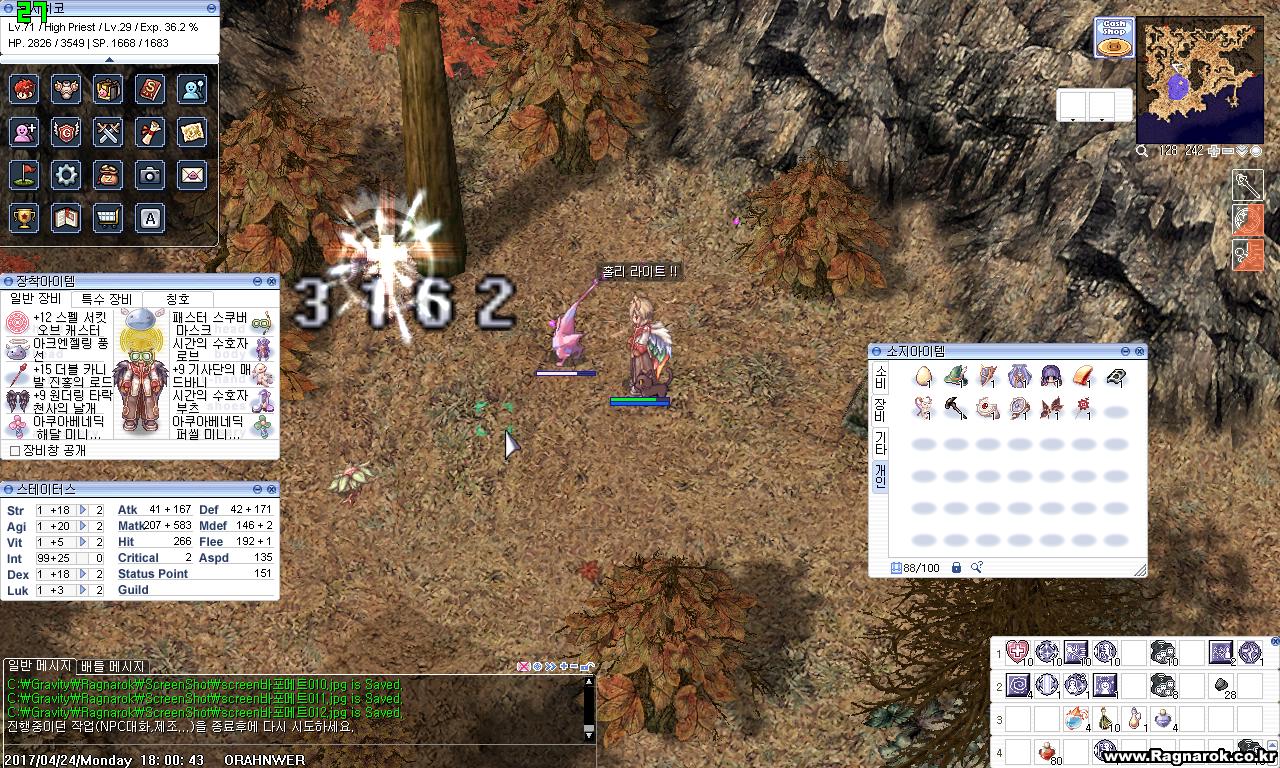The height and width of the screenshot is (768, 1280).
Task: Collapse the 소지아이템 inventory window
Action: [1125, 351]
